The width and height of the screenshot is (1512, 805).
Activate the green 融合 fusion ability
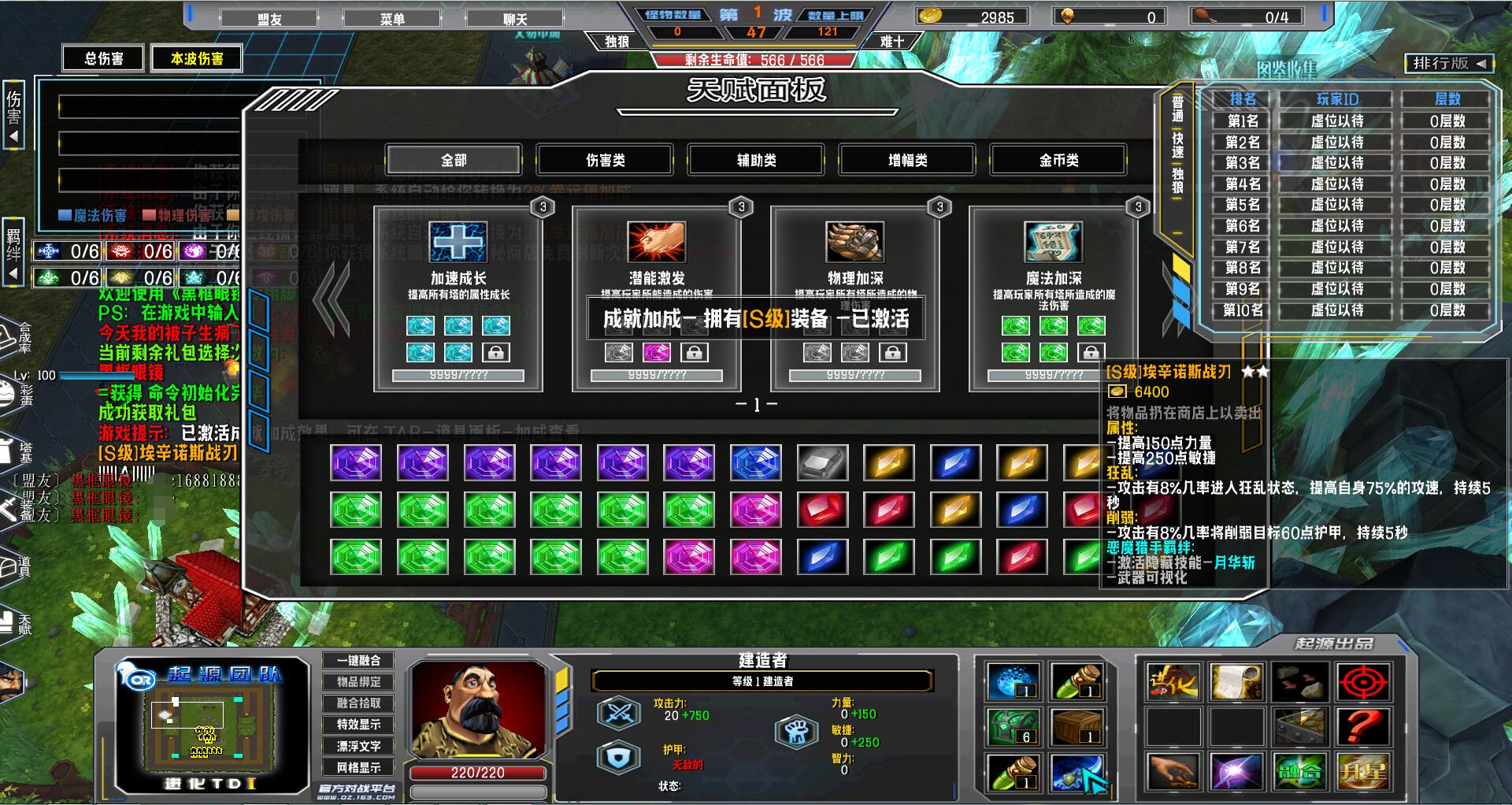[1299, 772]
